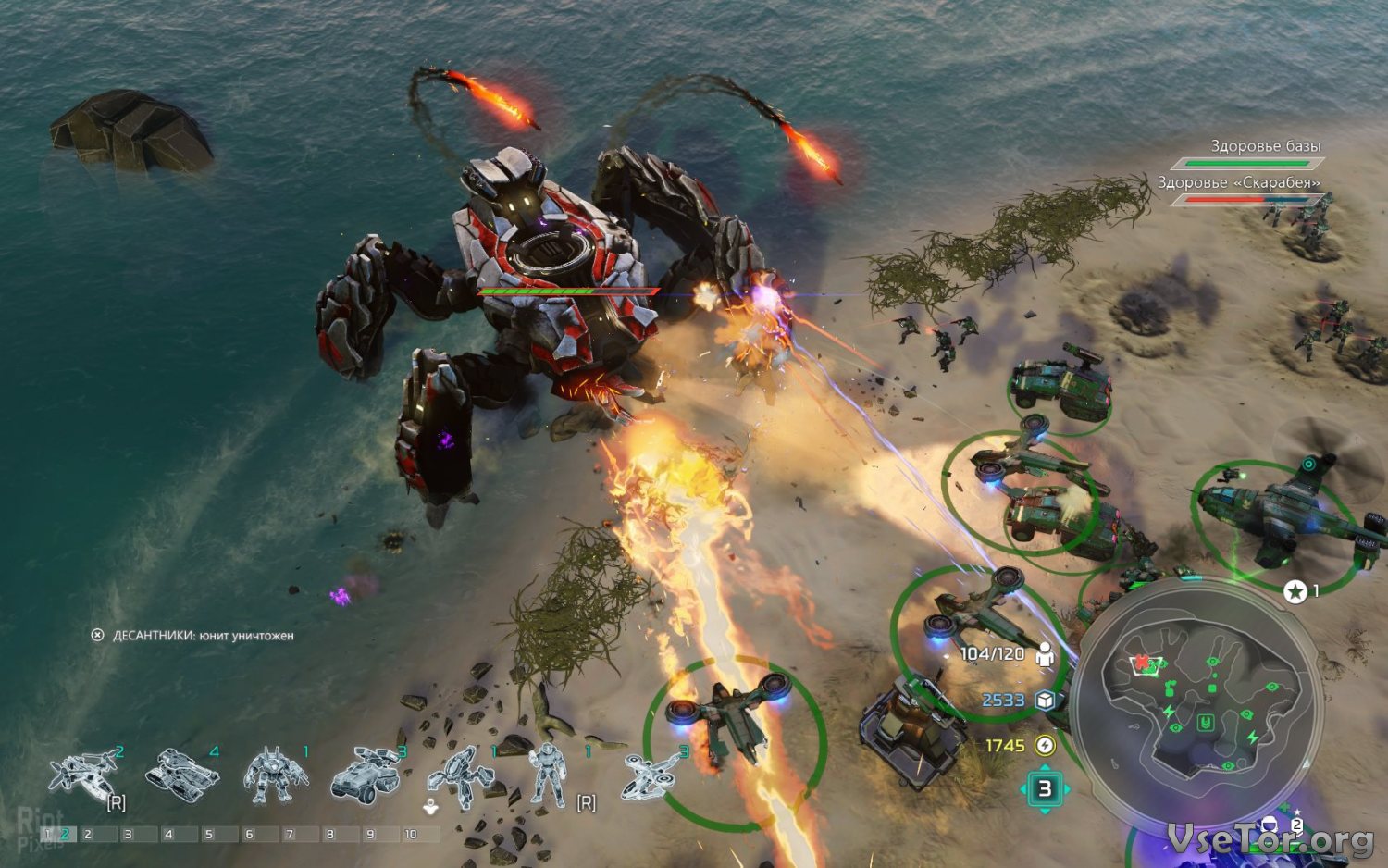1388x868 pixels.
Task: Click the tech level 3 badge
Action: pyautogui.click(x=1045, y=789)
